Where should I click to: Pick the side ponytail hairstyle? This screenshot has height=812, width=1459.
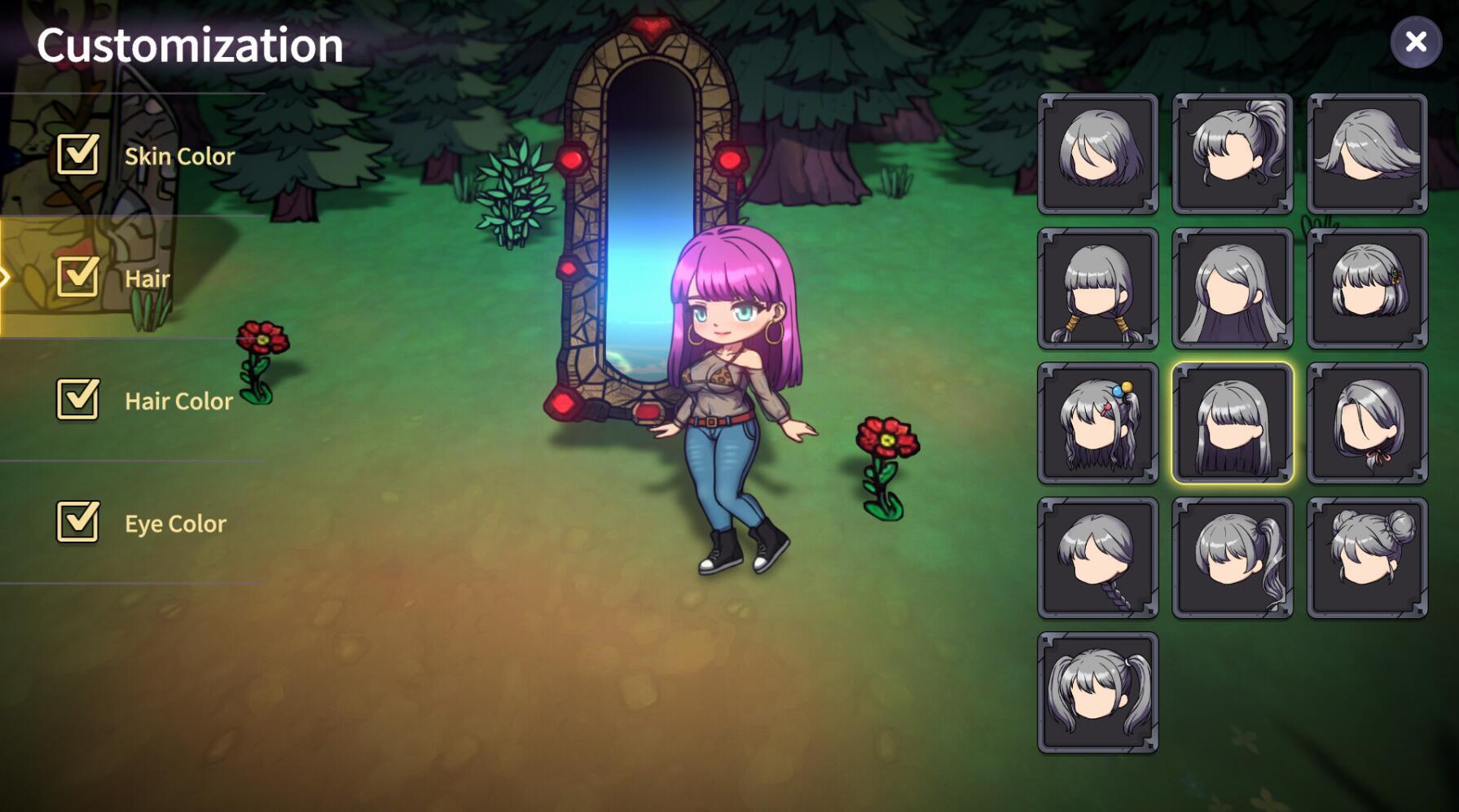(1232, 557)
